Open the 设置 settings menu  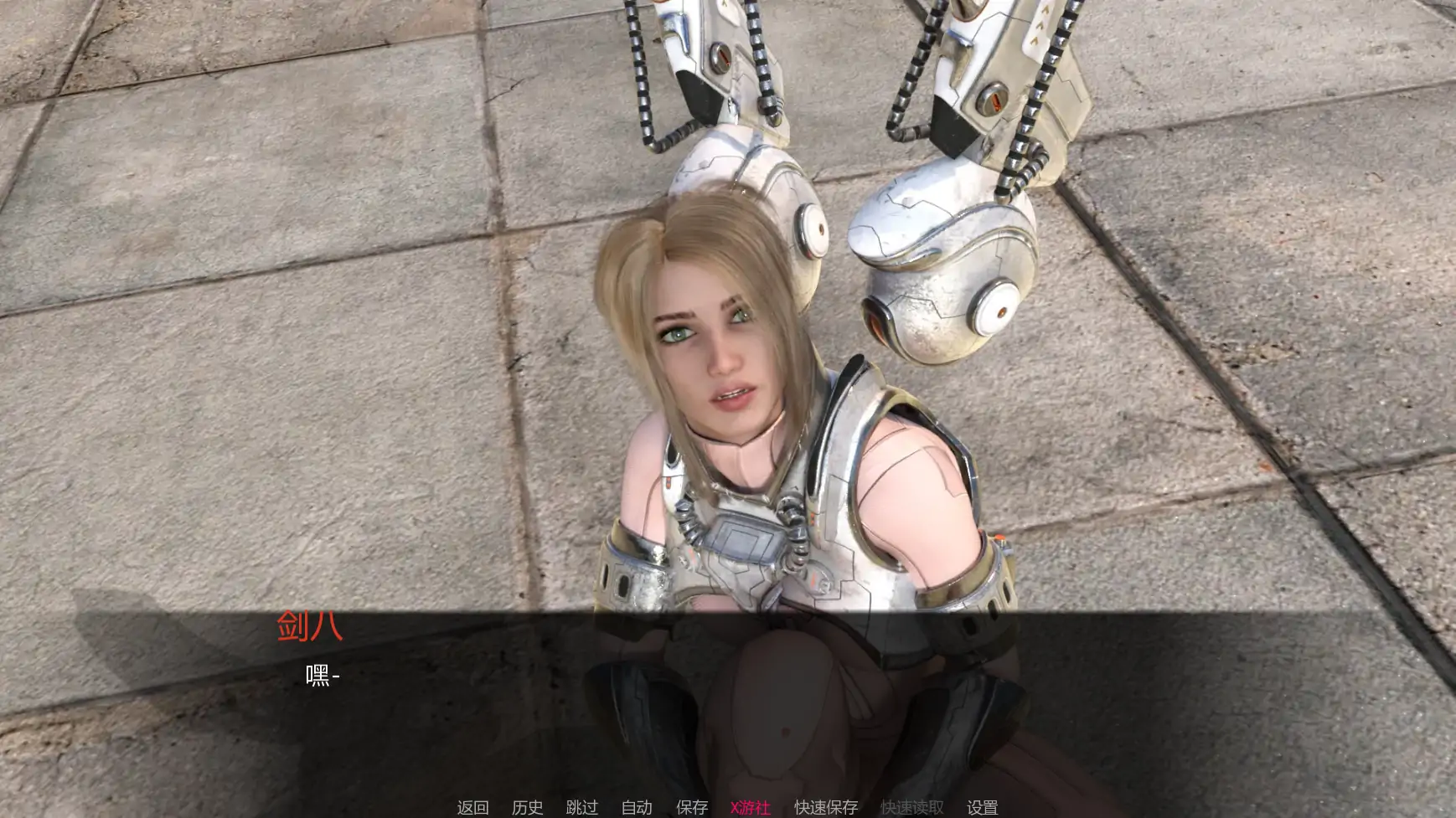click(x=982, y=807)
